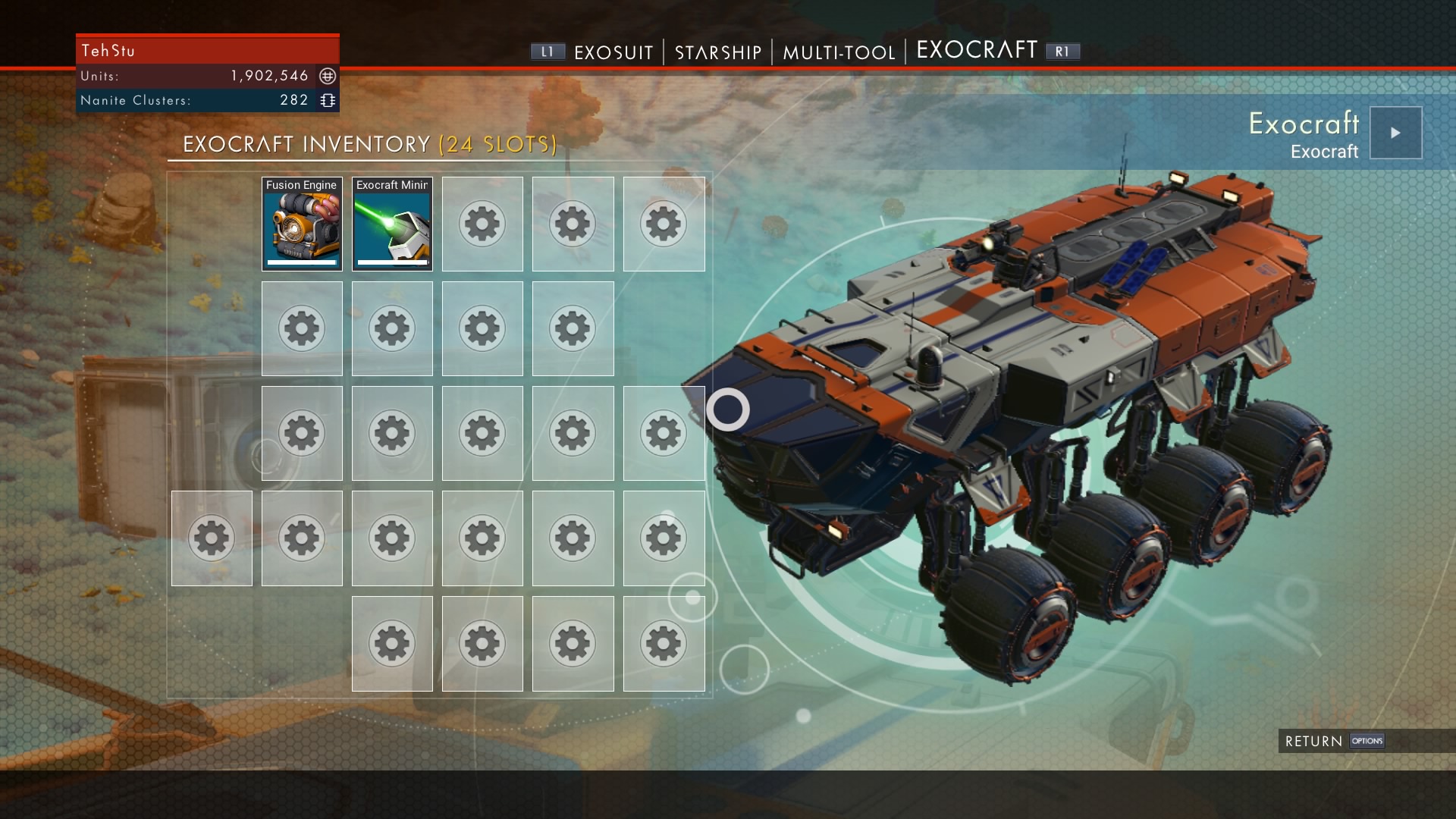Select the Exocraft Mining Laser slot
Image resolution: width=1456 pixels, height=819 pixels.
(392, 224)
